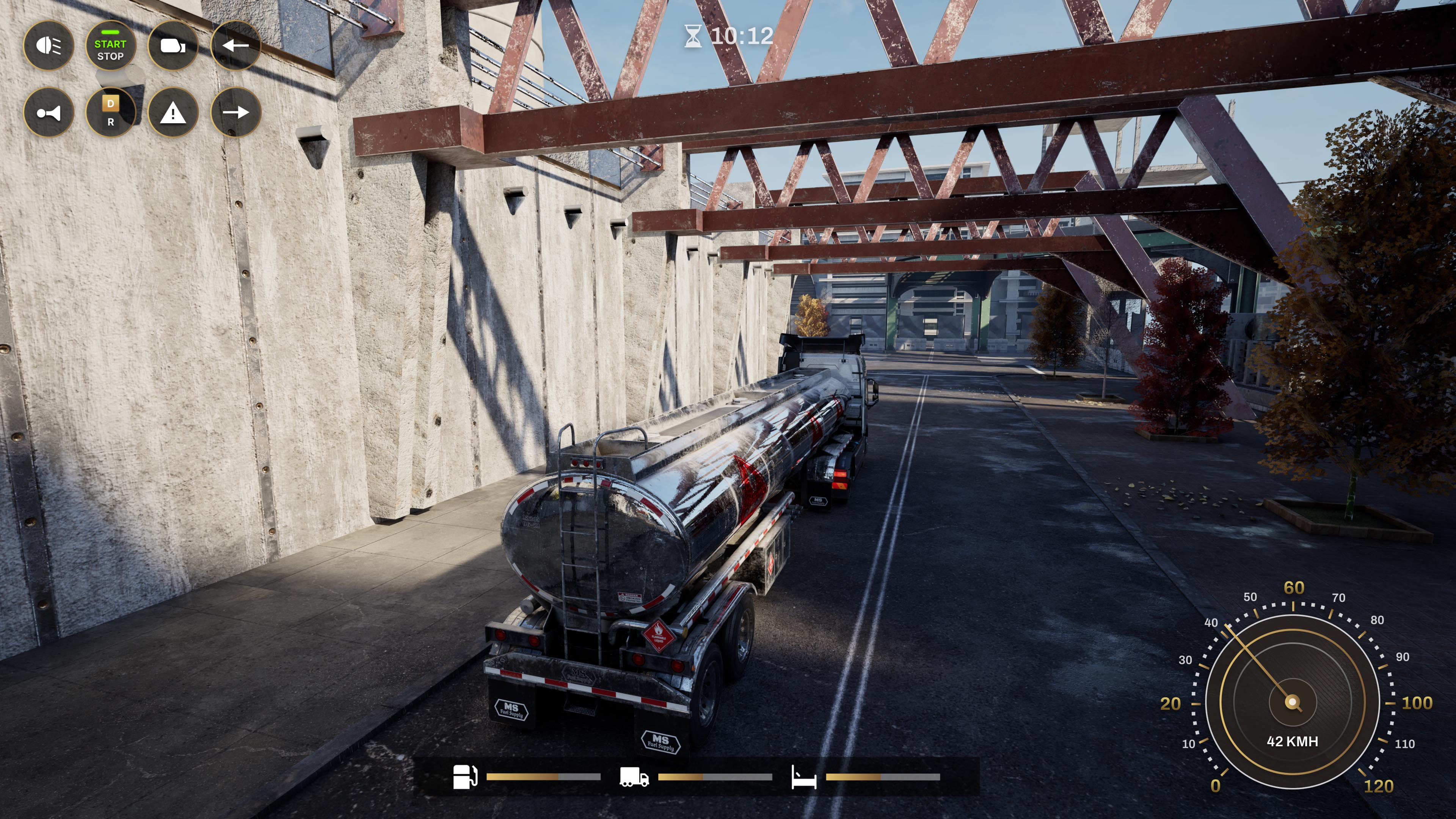1456x819 pixels.
Task: Enable the hazard warning lights
Action: 174,113
